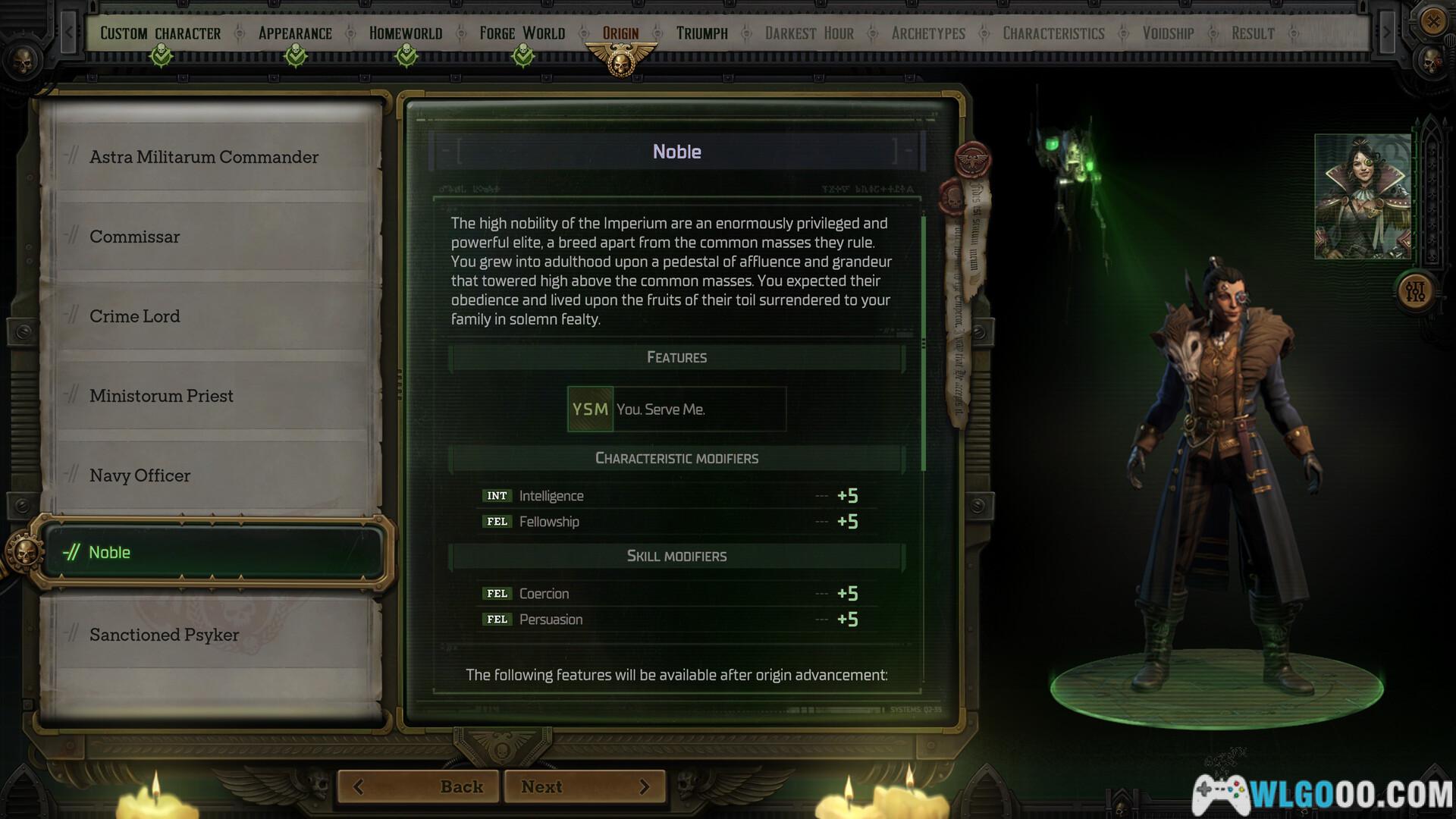Open the Characteristics tab
This screenshot has width=1456, height=819.
point(1053,33)
